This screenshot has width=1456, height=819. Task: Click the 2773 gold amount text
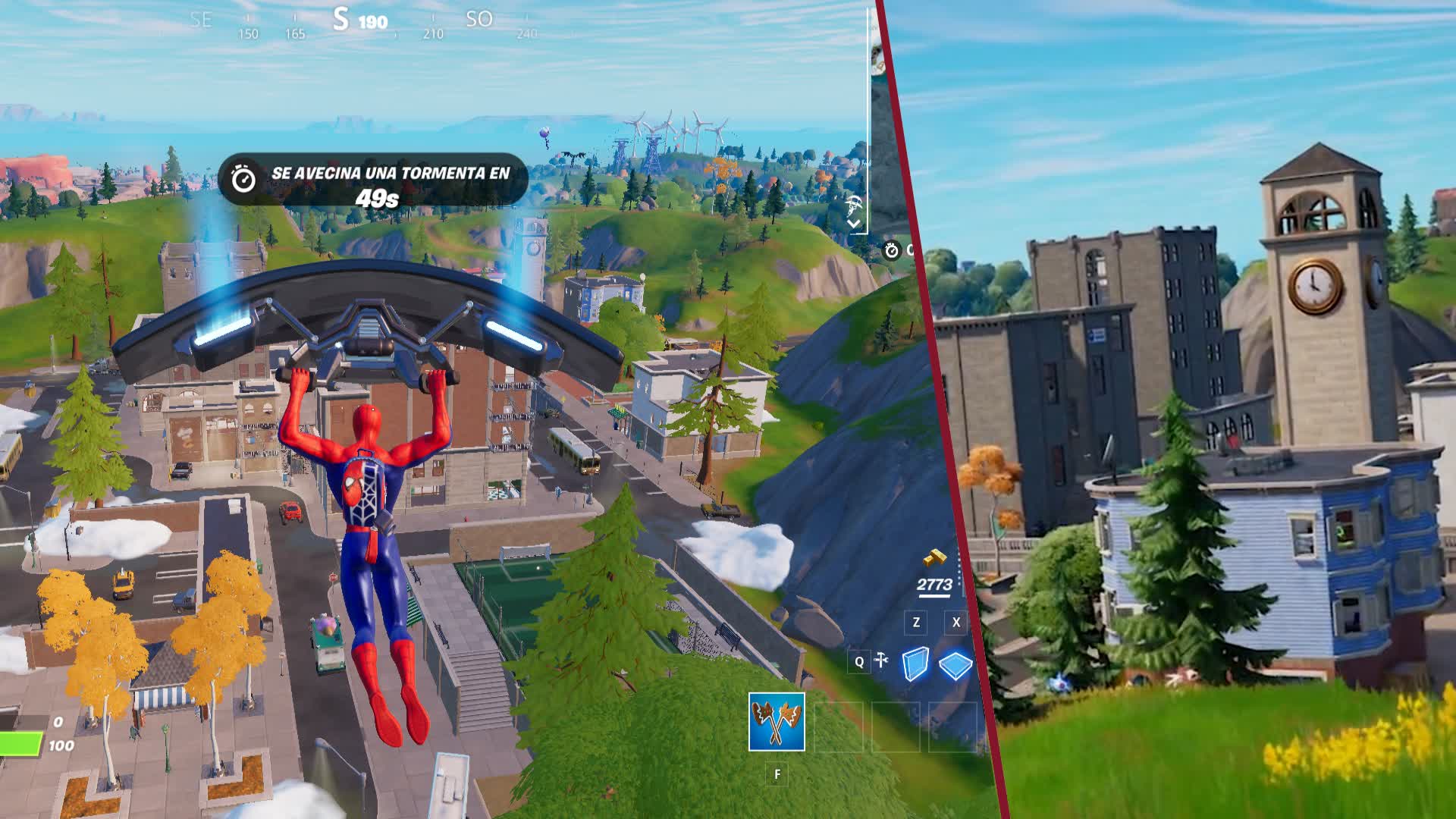[936, 584]
